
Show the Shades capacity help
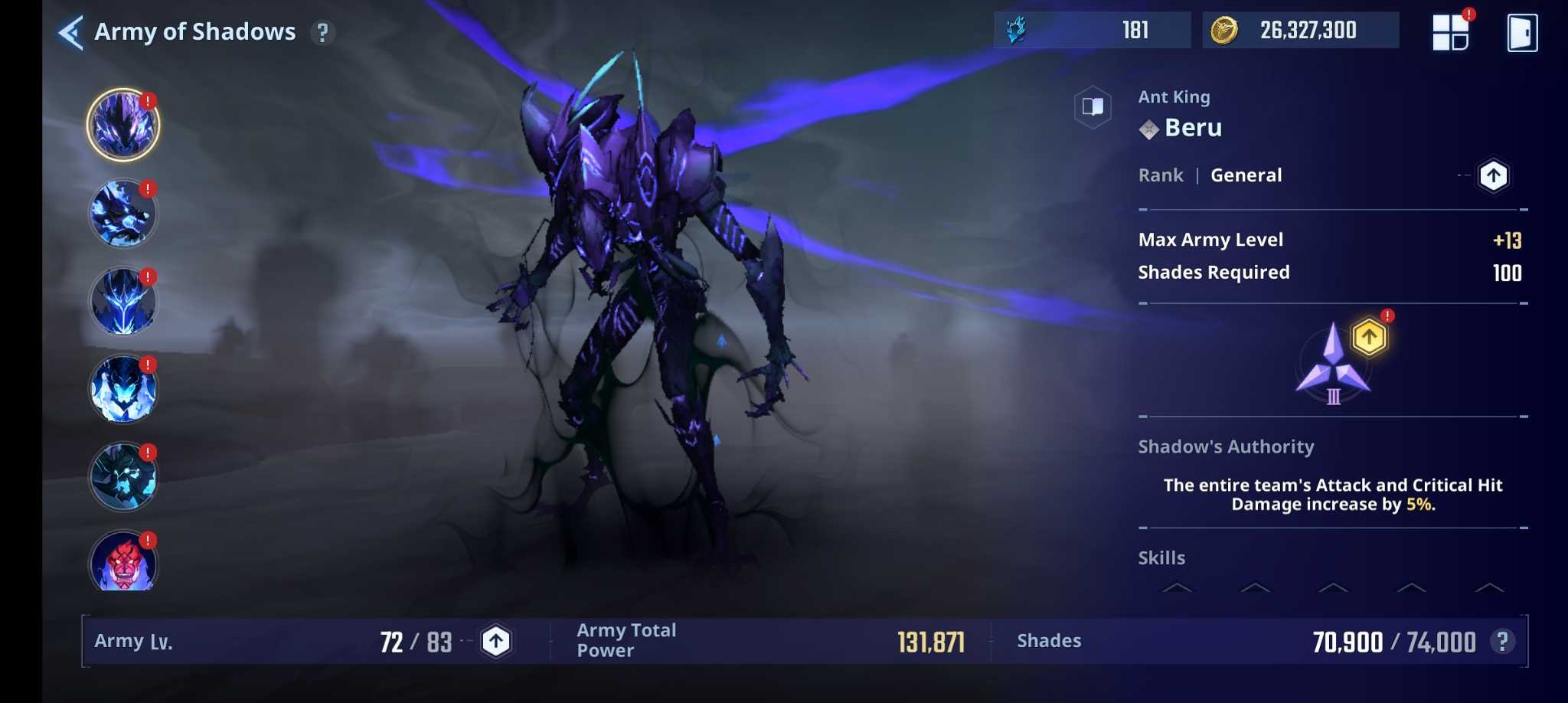click(x=1502, y=641)
